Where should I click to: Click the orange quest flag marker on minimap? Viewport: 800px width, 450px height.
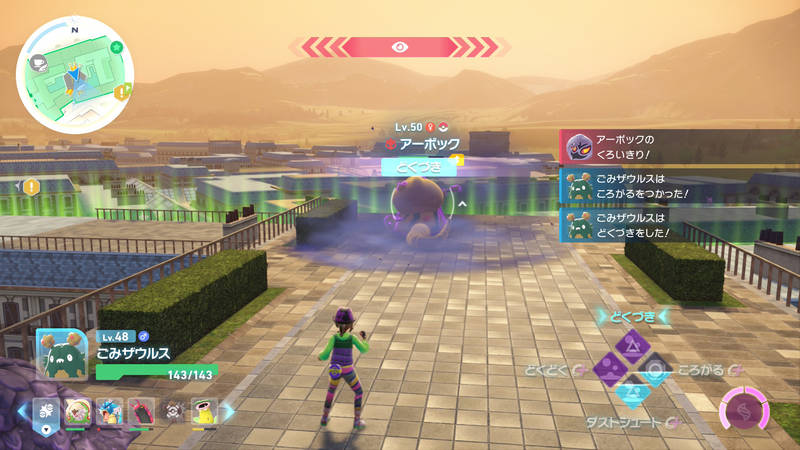pos(123,92)
